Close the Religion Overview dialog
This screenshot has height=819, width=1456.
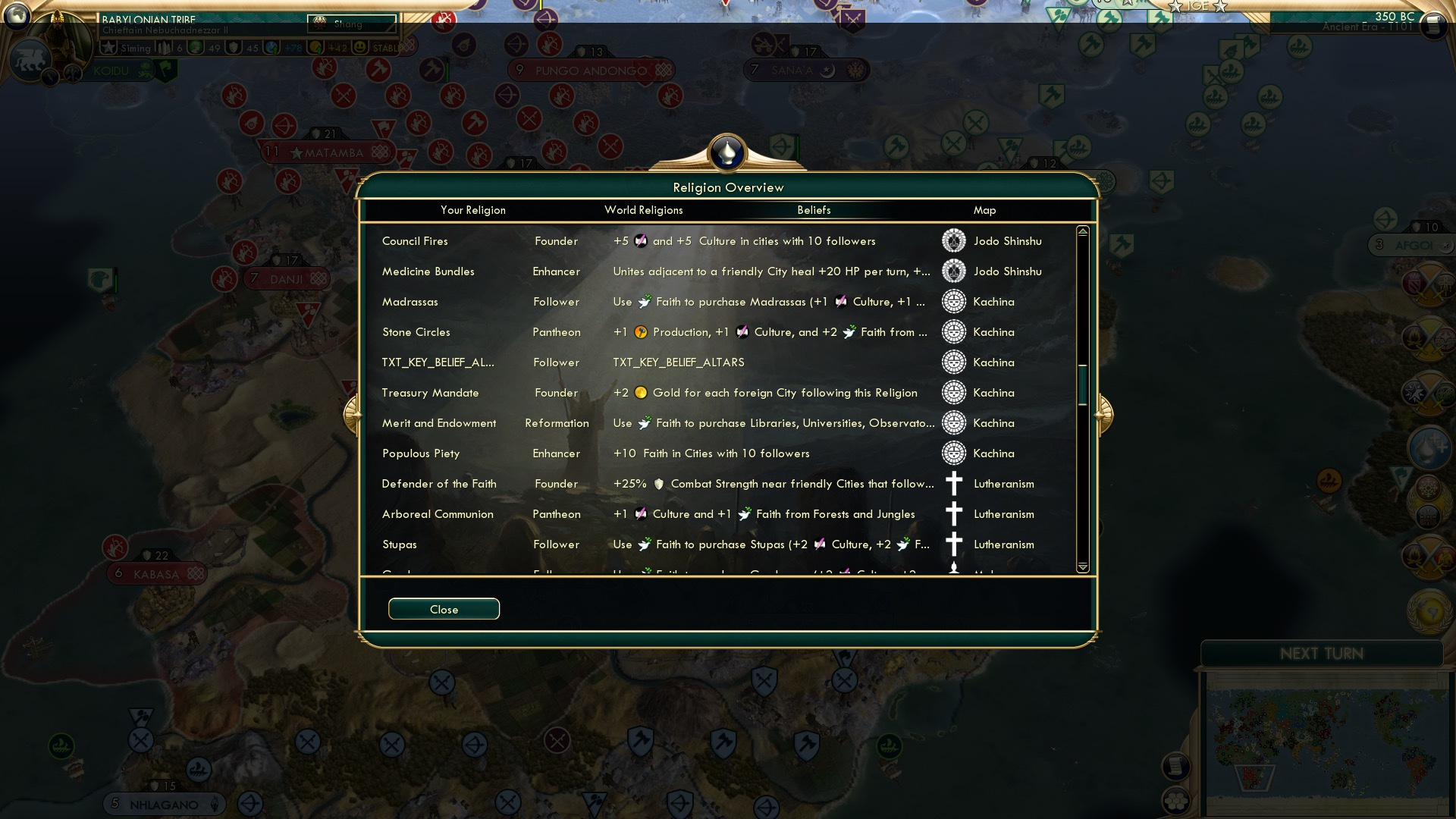tap(444, 609)
